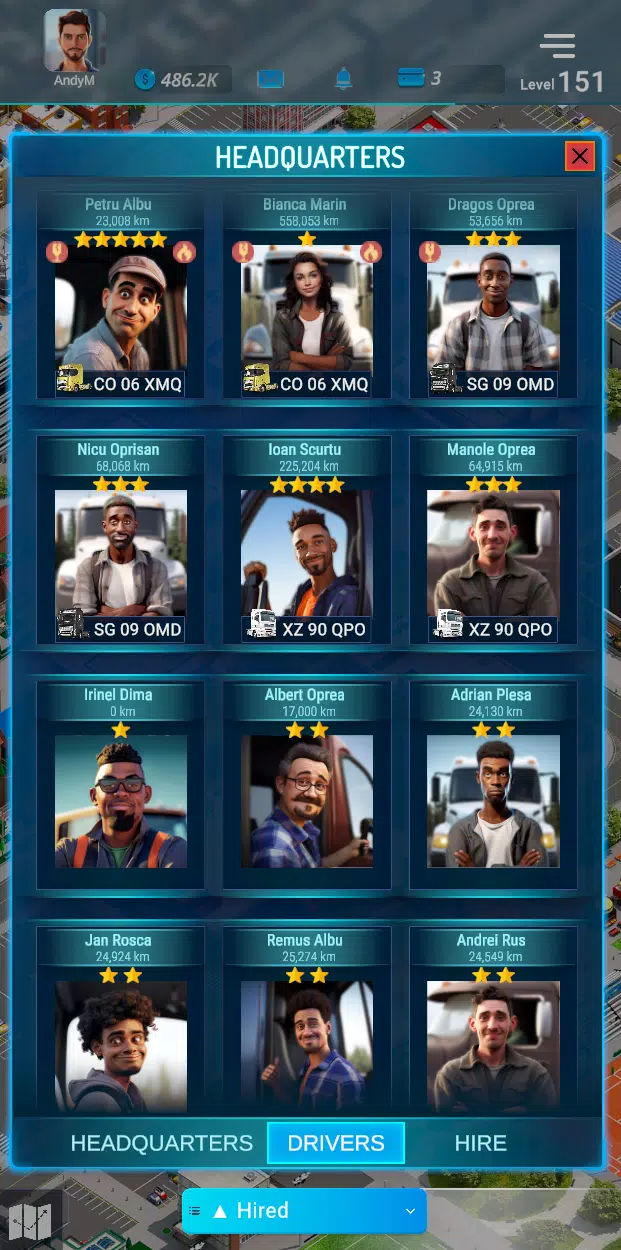This screenshot has width=621, height=1250.
Task: Pick Adrian Plesa's driver card
Action: 493,800
